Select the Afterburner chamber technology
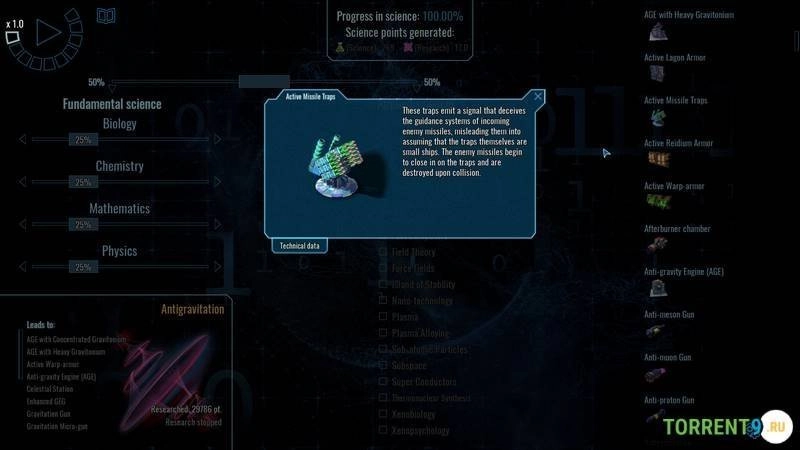The width and height of the screenshot is (800, 450). (677, 229)
